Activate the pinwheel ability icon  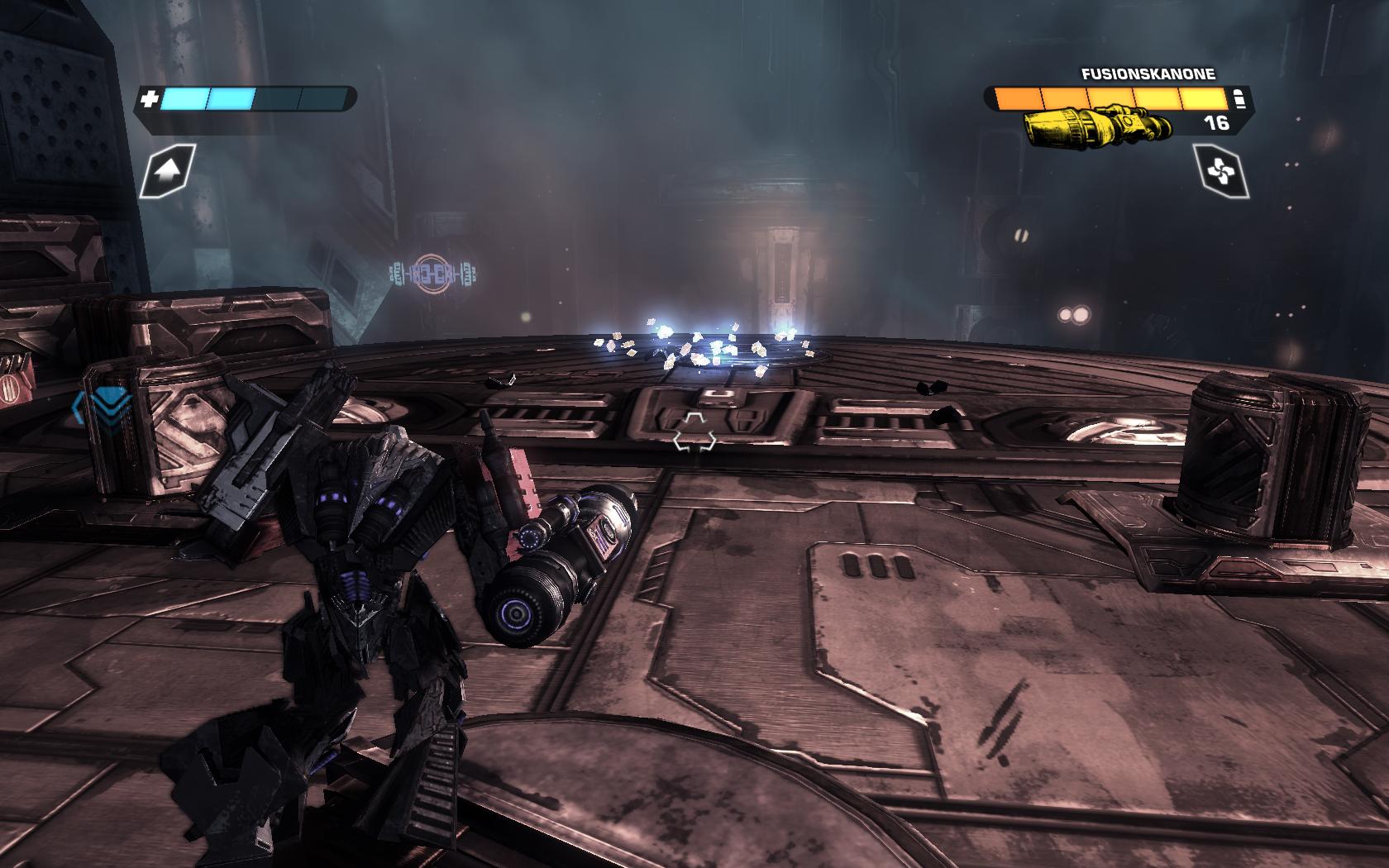[x=1221, y=171]
